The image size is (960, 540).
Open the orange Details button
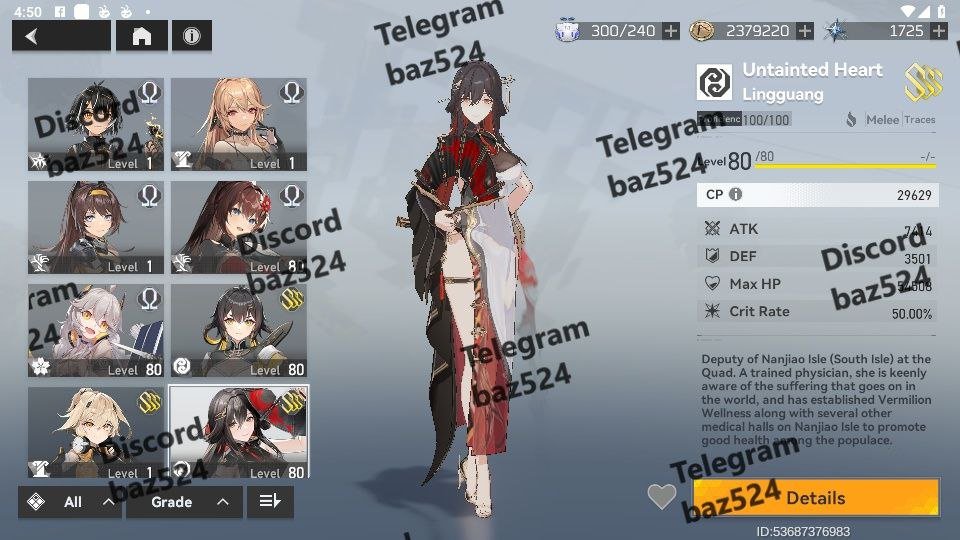[x=816, y=498]
